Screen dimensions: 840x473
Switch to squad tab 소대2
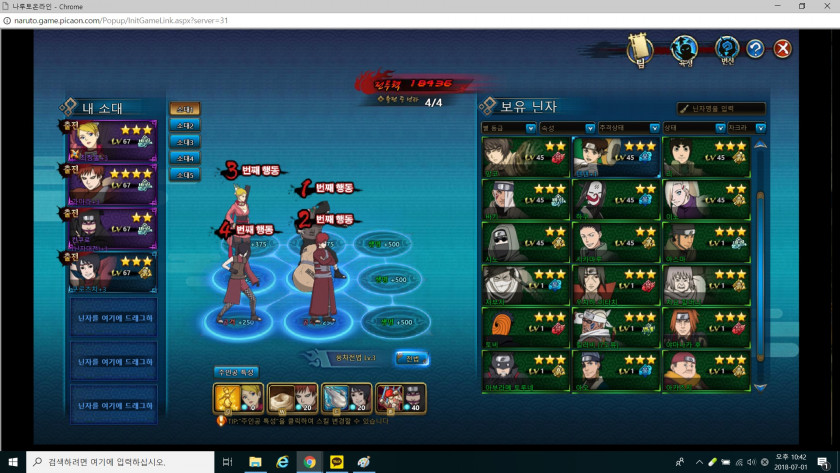pyautogui.click(x=183, y=125)
